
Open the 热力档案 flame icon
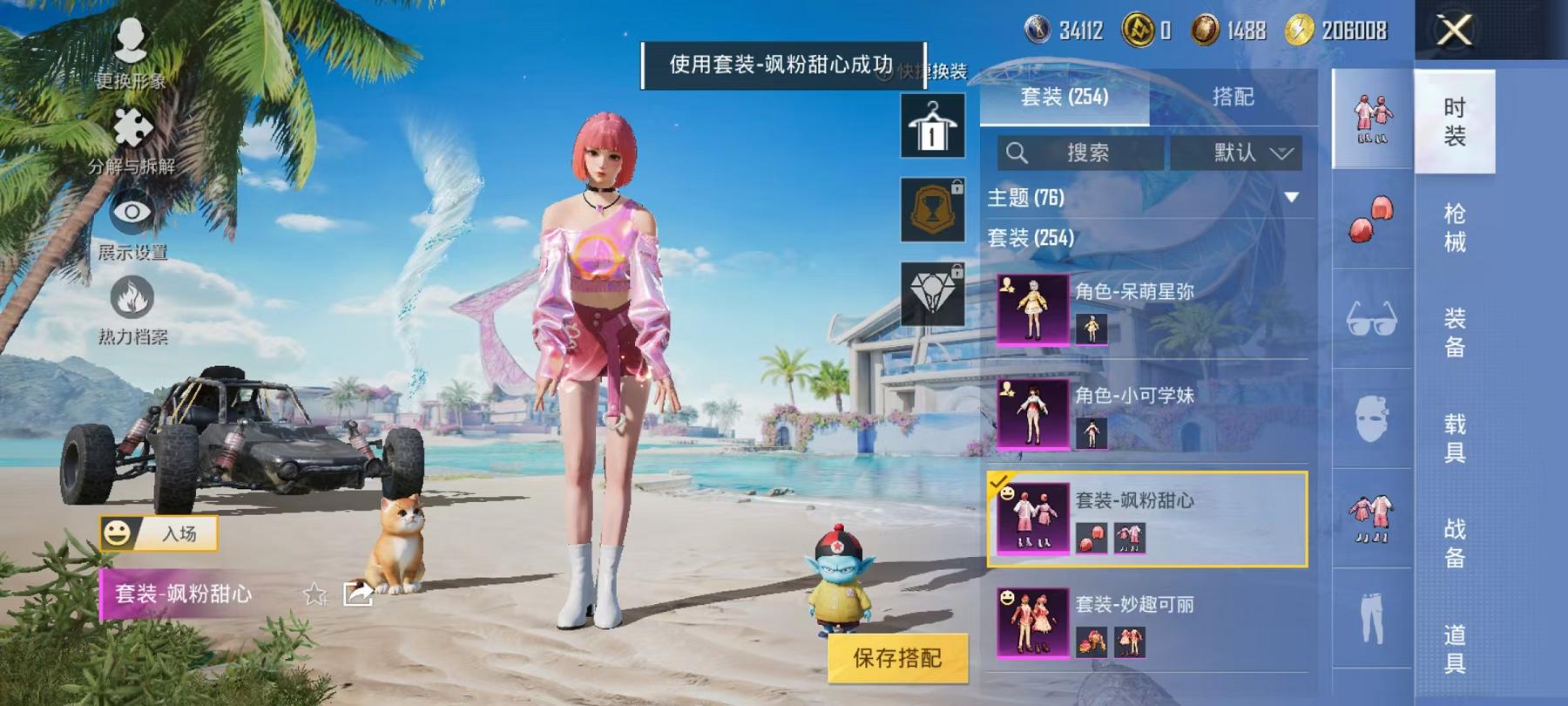131,292
